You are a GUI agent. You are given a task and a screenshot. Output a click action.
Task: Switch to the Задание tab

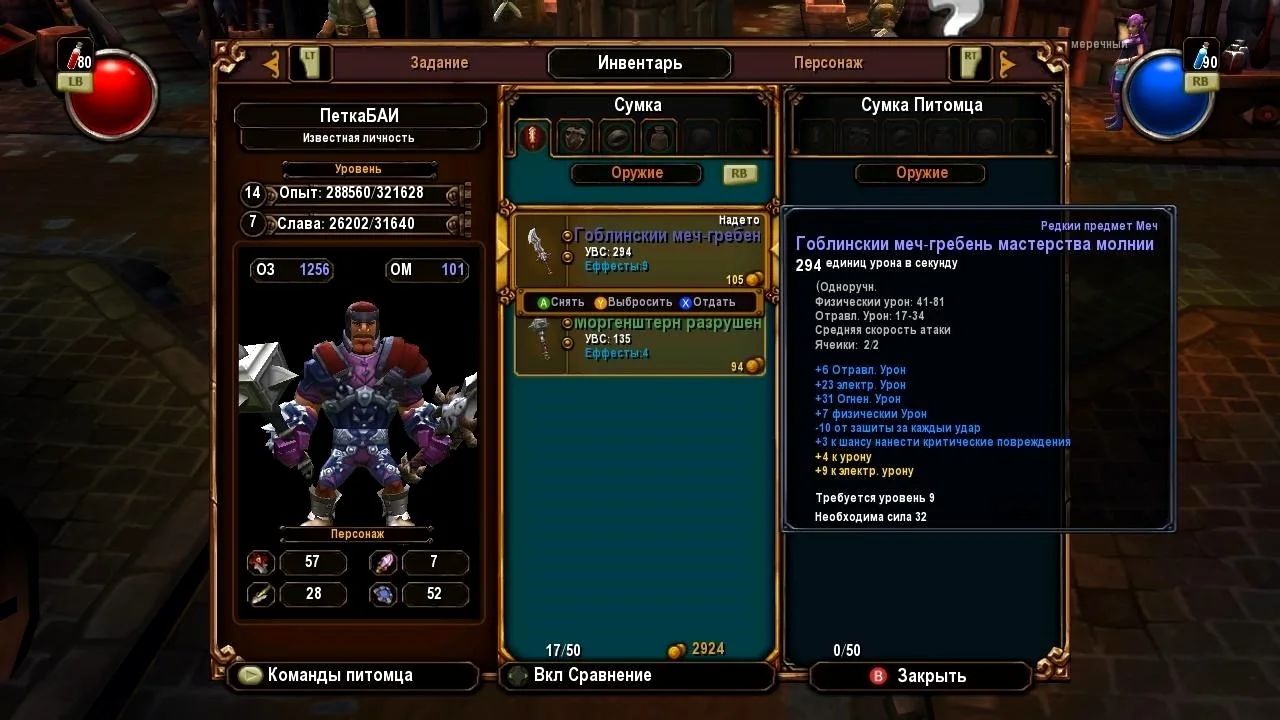[439, 63]
